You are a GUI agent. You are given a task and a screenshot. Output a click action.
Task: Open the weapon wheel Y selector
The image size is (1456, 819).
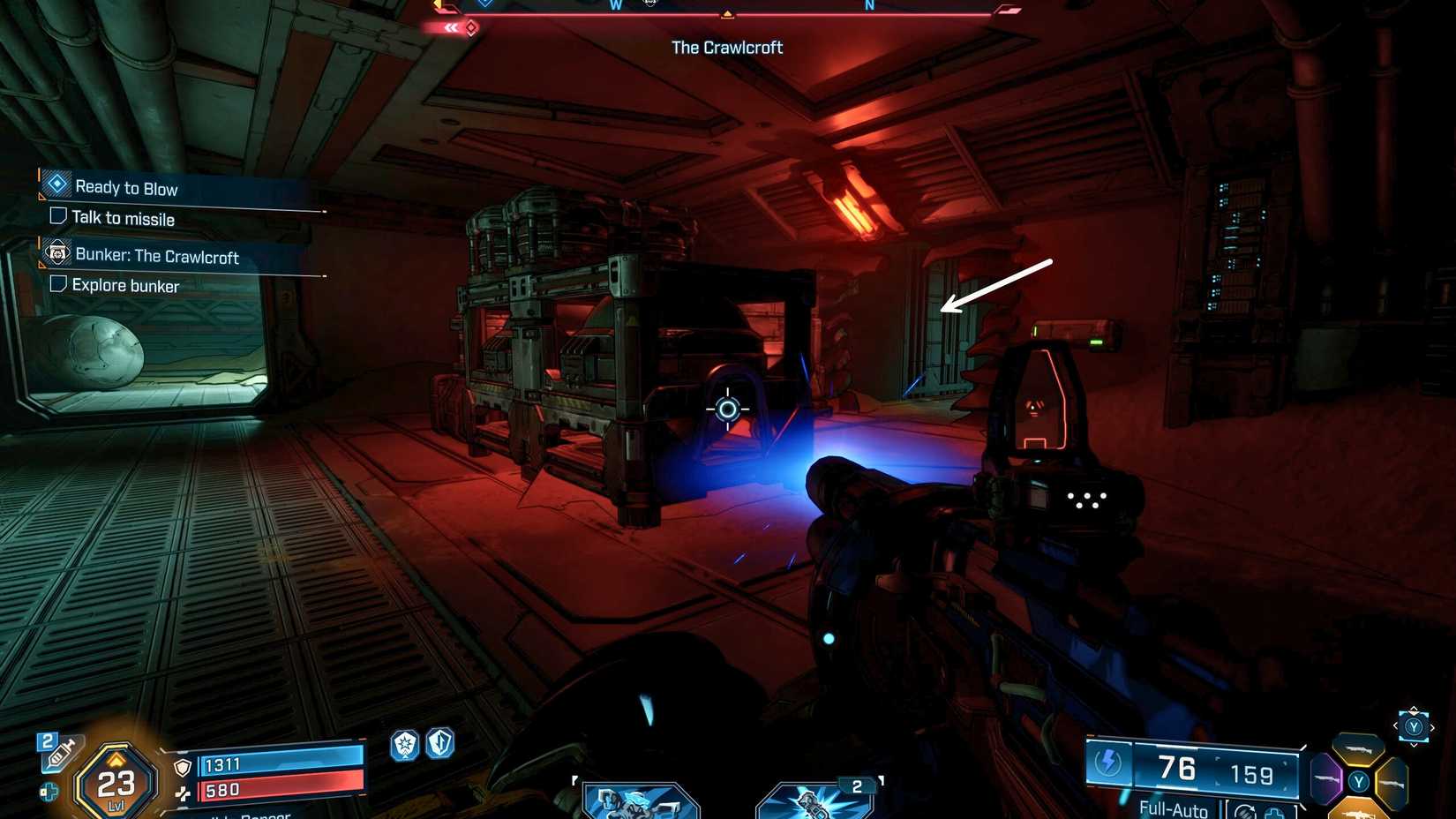click(x=1414, y=727)
